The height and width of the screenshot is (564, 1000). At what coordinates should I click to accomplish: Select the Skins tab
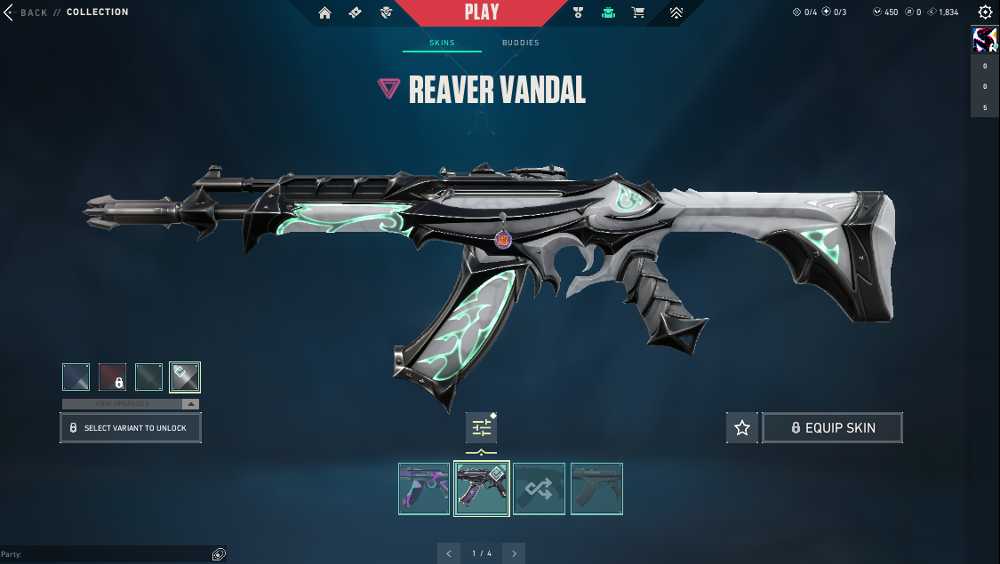(x=441, y=43)
